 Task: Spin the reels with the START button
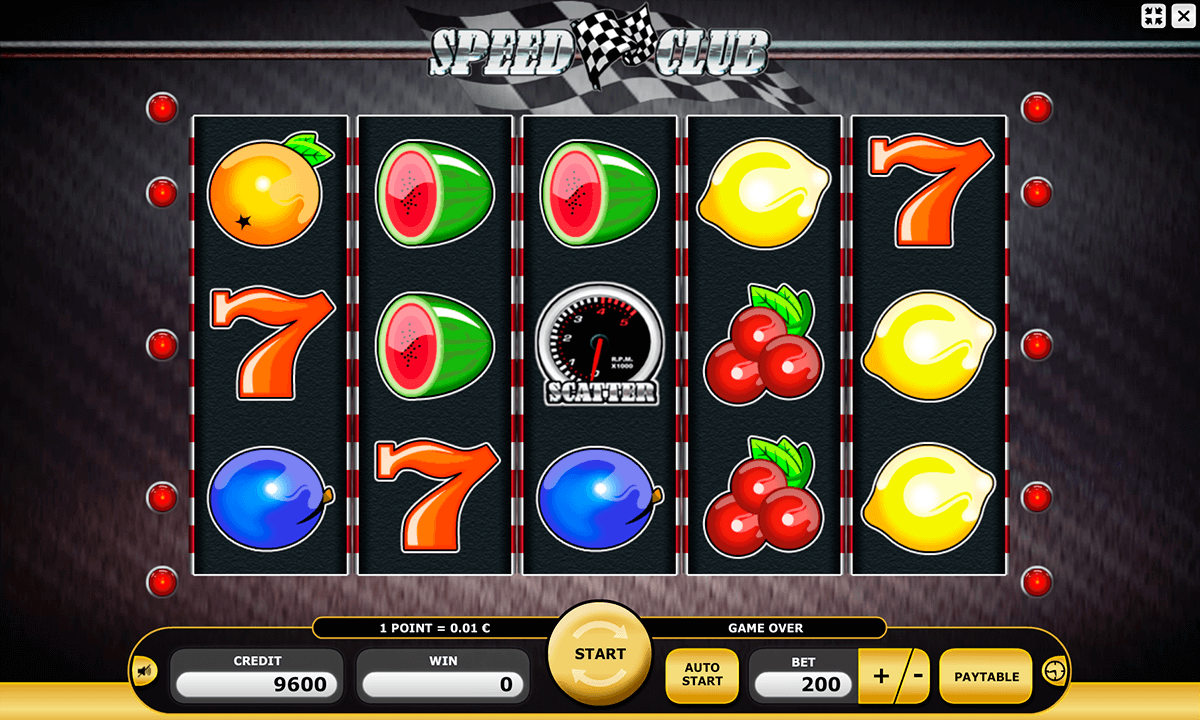600,655
